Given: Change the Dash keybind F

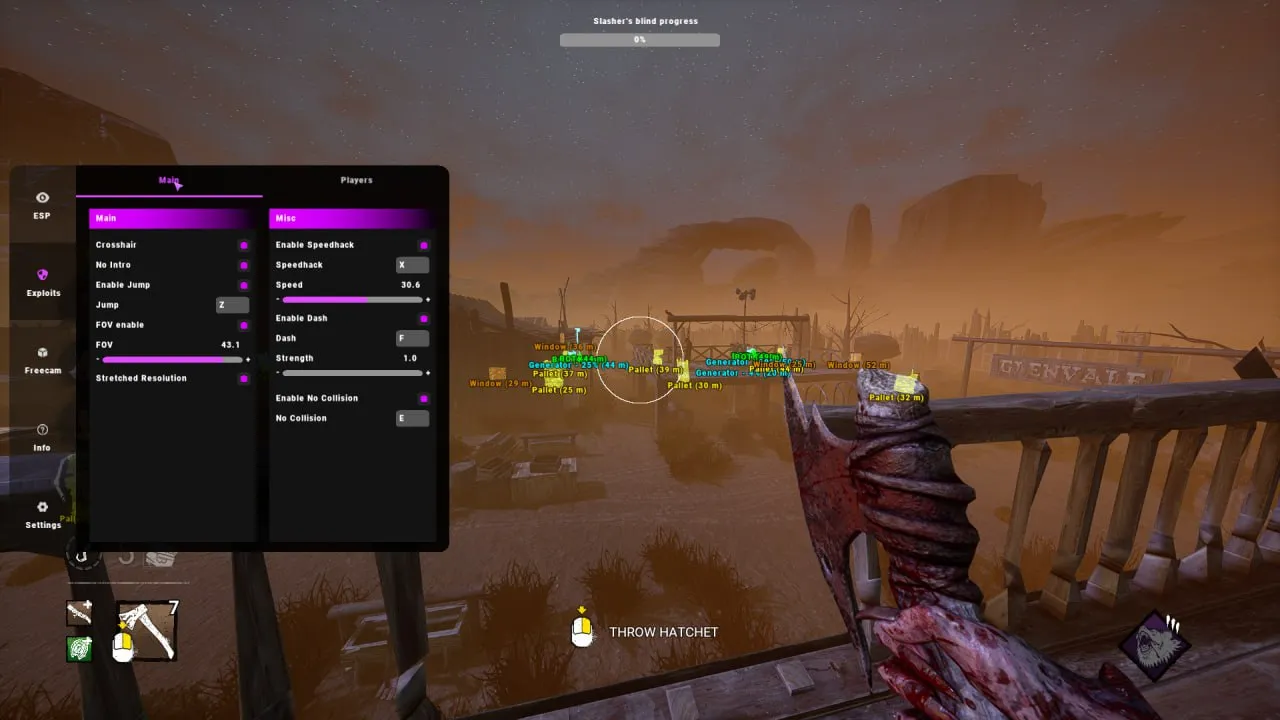Looking at the screenshot, I should [x=412, y=338].
